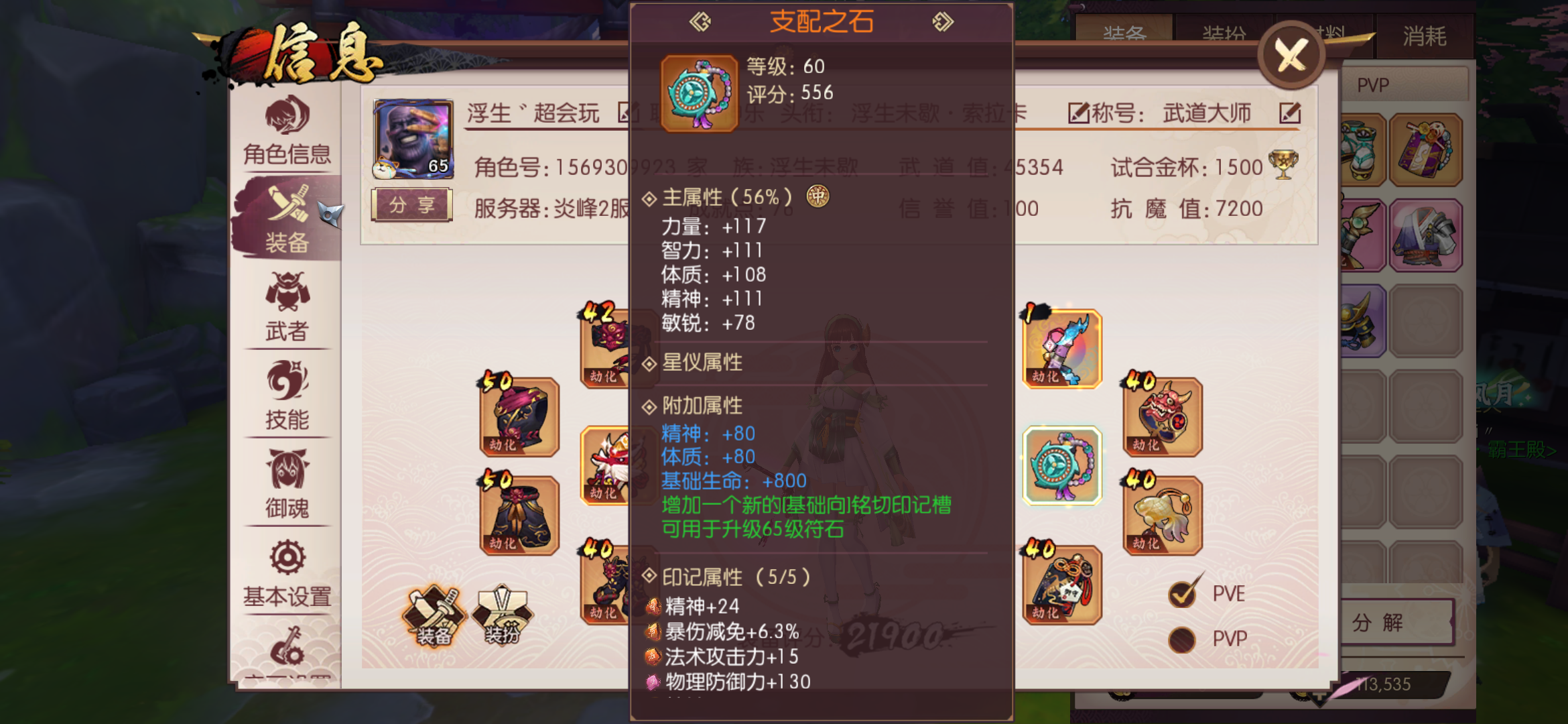Click the left arrow to view previous item
1568x724 pixels.
pyautogui.click(x=700, y=21)
